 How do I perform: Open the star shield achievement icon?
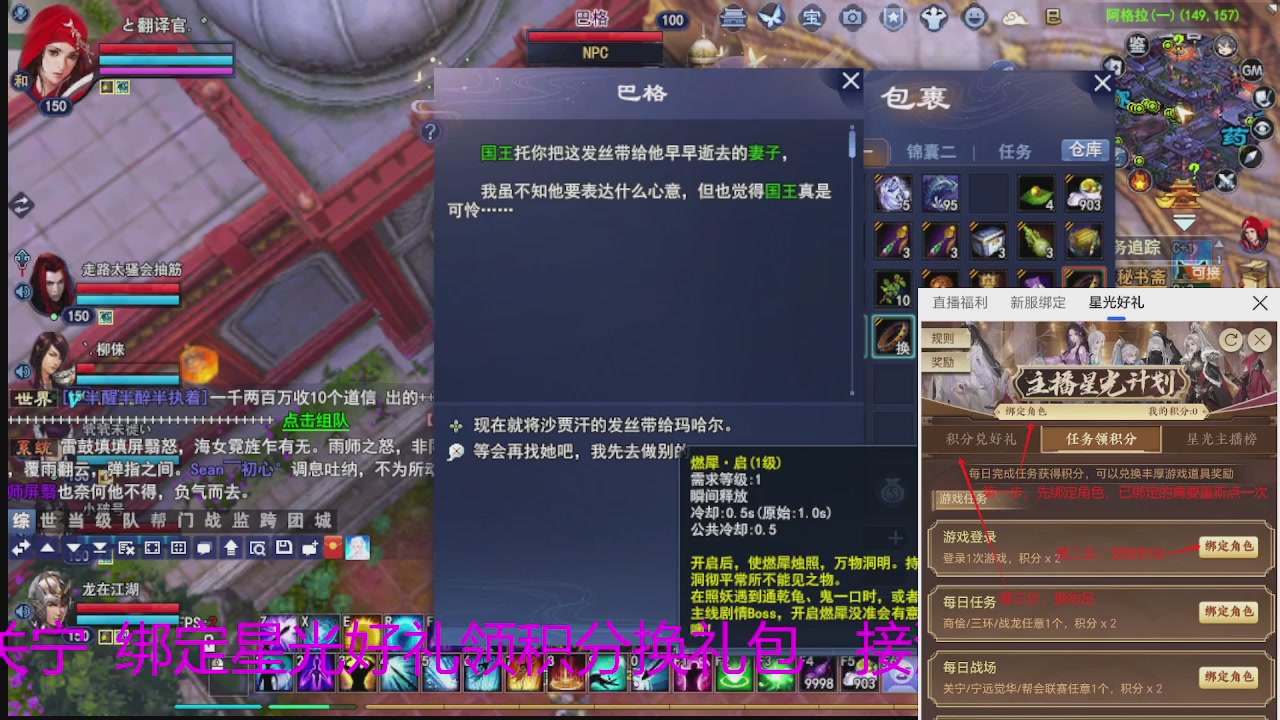(x=893, y=18)
